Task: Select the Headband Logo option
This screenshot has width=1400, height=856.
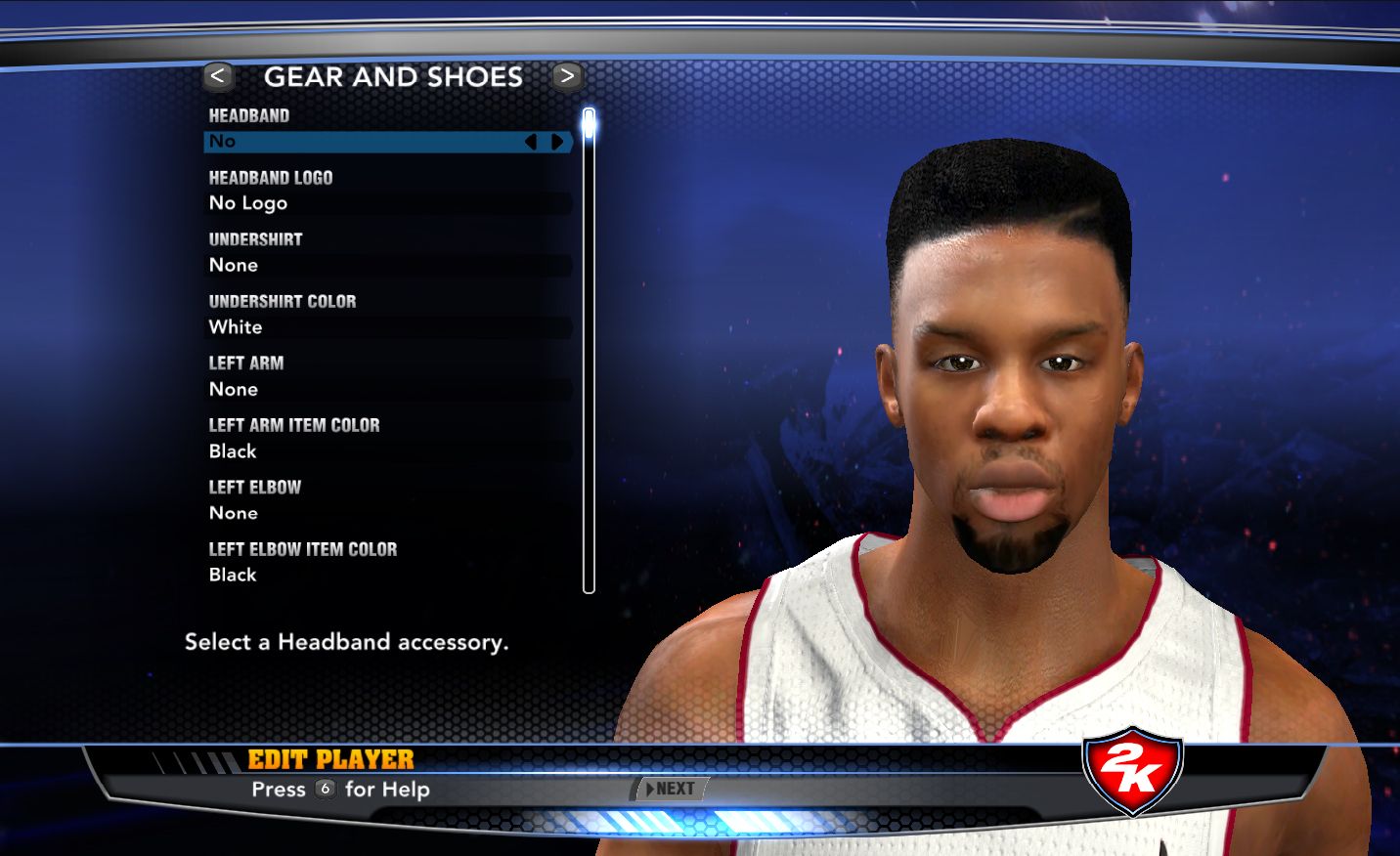Action: 388,203
